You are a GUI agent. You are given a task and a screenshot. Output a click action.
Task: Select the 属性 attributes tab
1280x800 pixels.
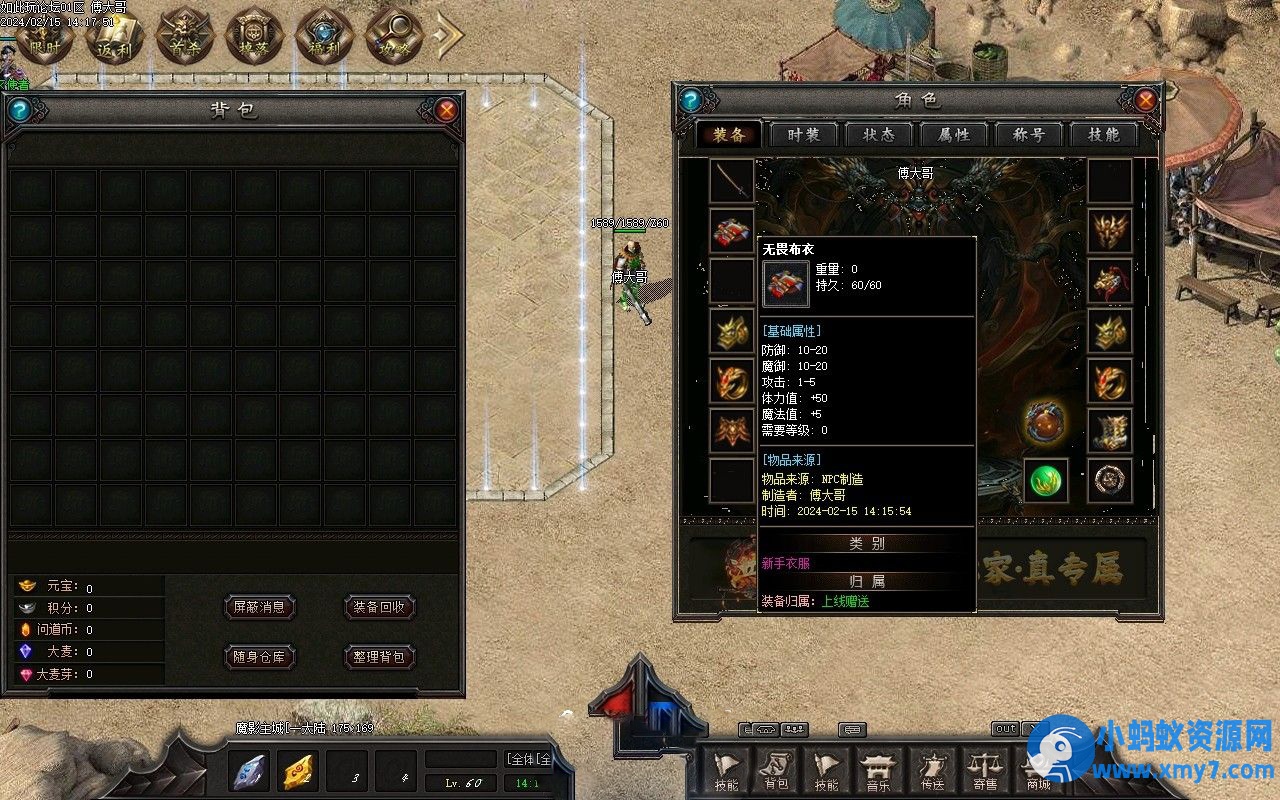coord(953,135)
